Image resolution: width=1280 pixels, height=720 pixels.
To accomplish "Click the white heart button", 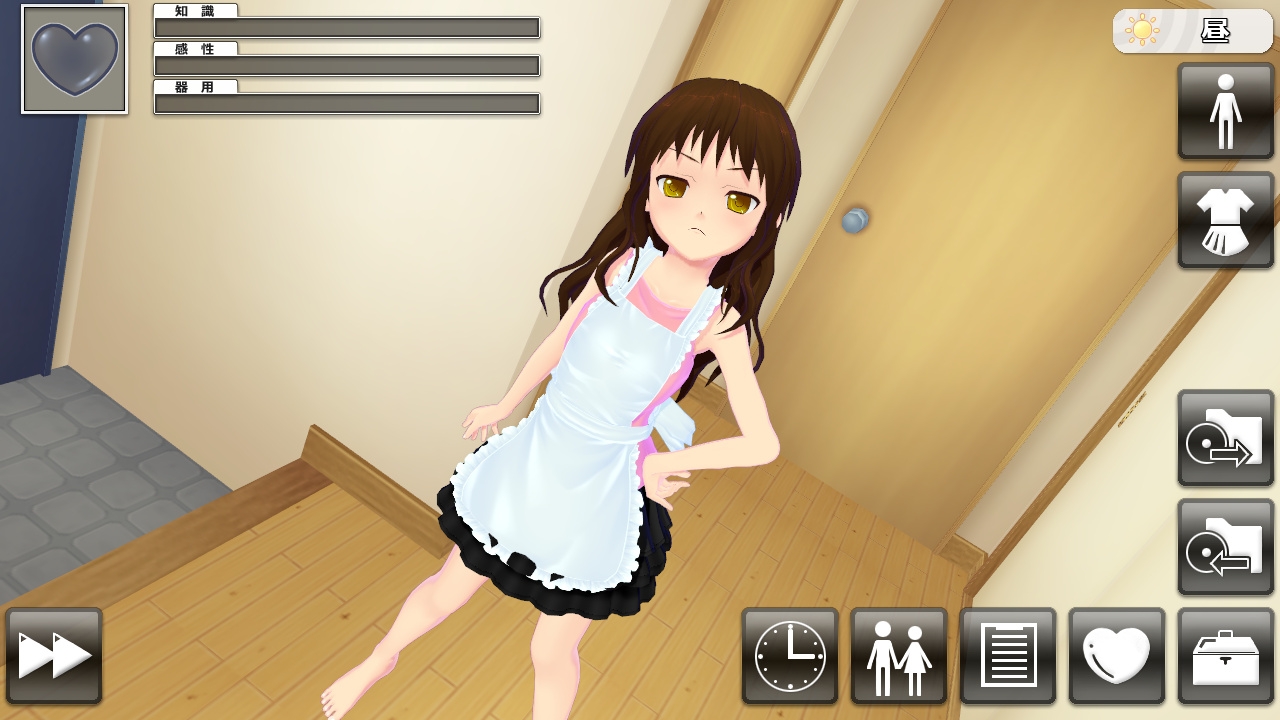I will coord(1117,656).
